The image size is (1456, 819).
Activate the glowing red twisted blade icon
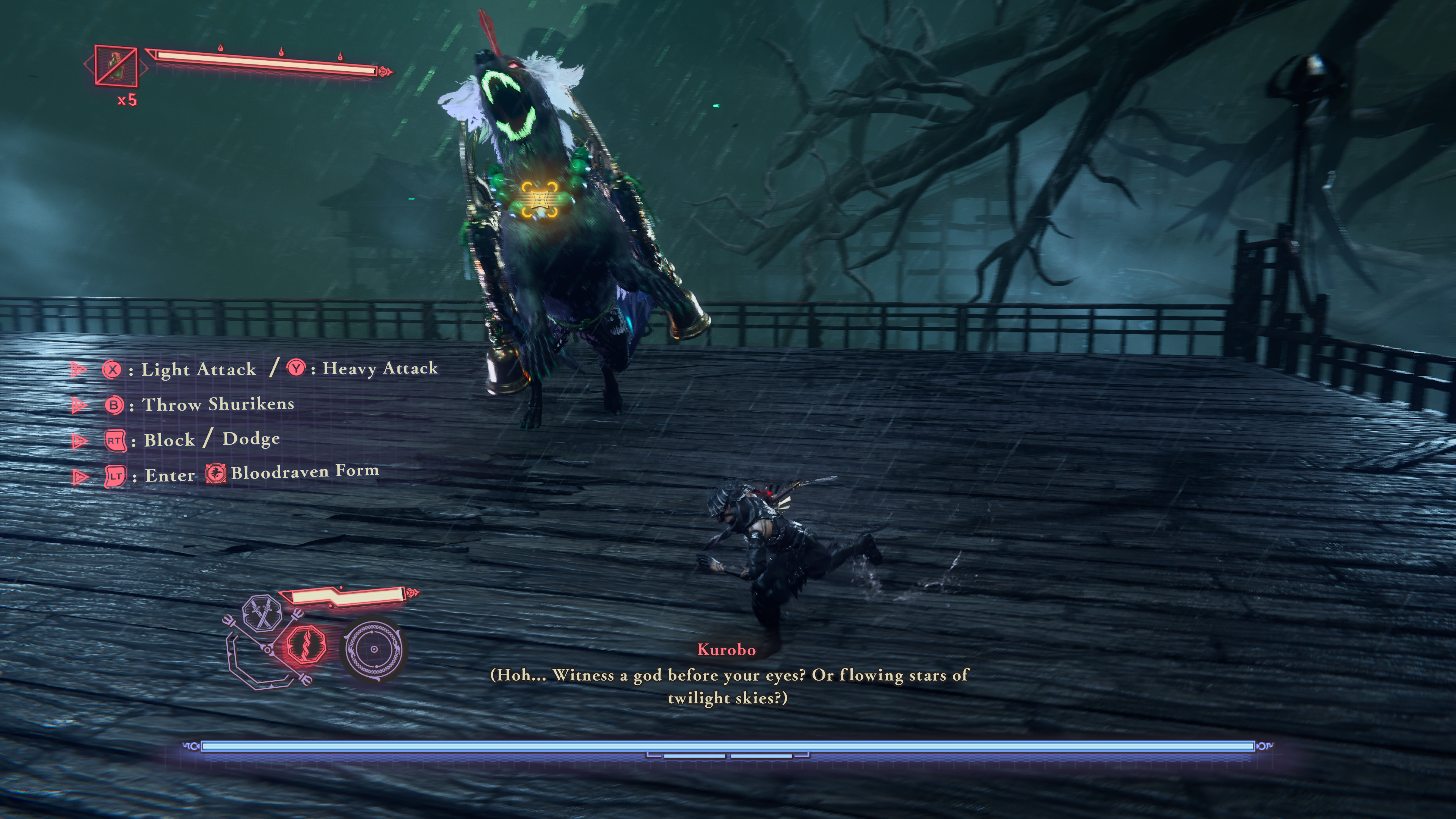[306, 645]
